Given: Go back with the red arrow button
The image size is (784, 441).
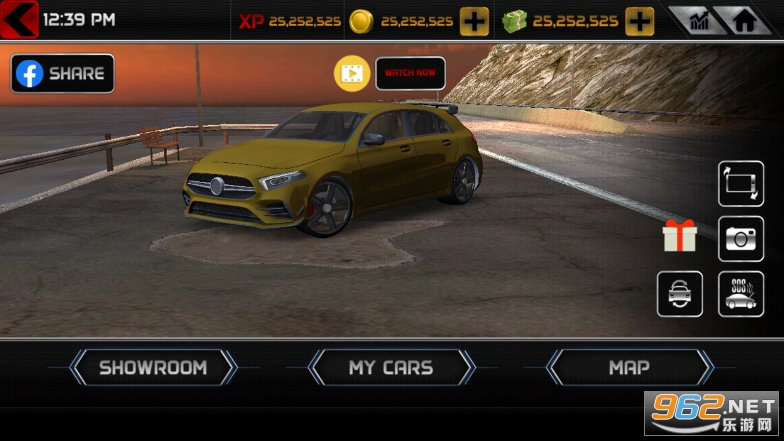Looking at the screenshot, I should 20,19.
